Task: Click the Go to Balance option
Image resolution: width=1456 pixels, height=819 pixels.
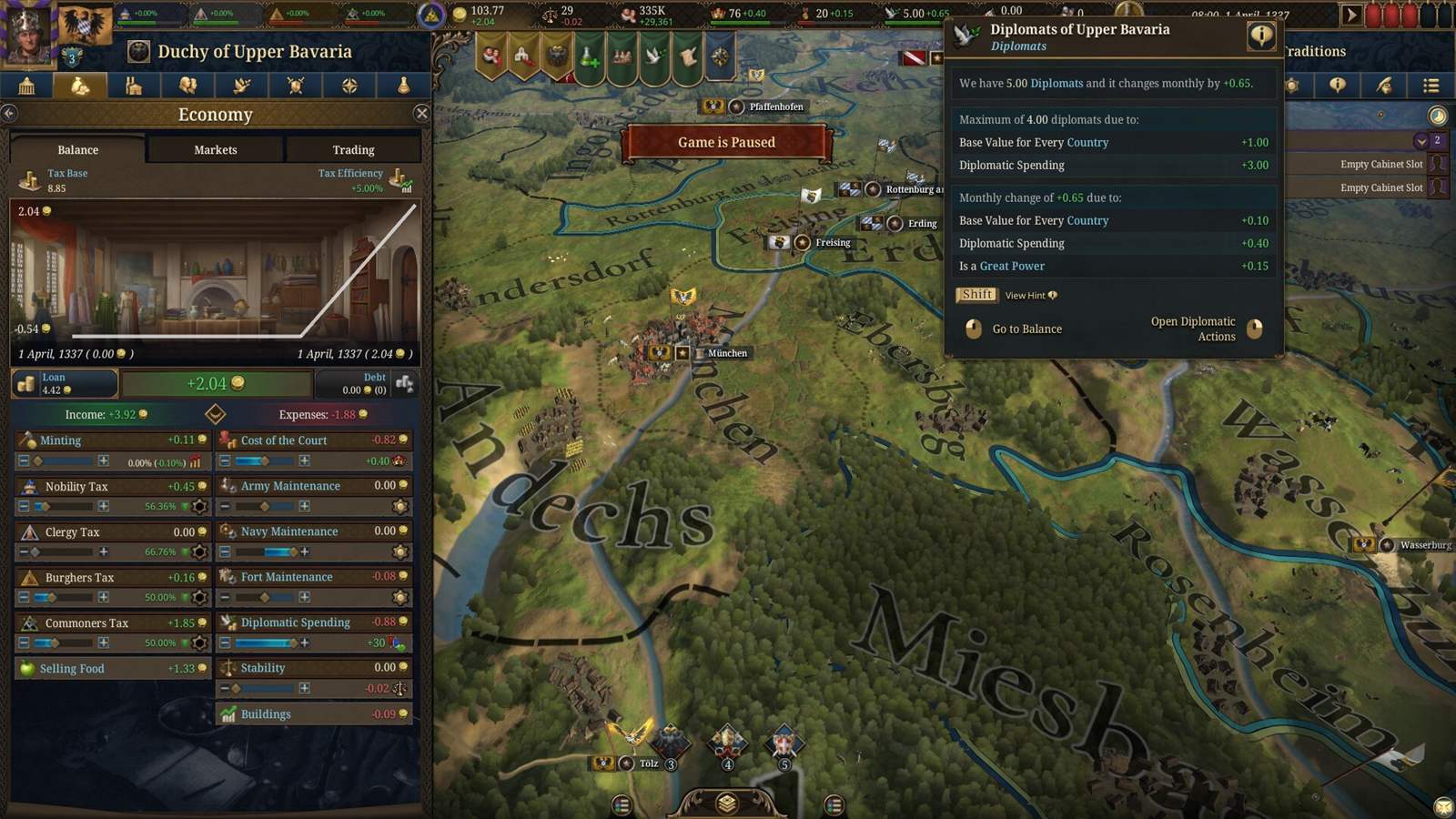Action: 1026,329
